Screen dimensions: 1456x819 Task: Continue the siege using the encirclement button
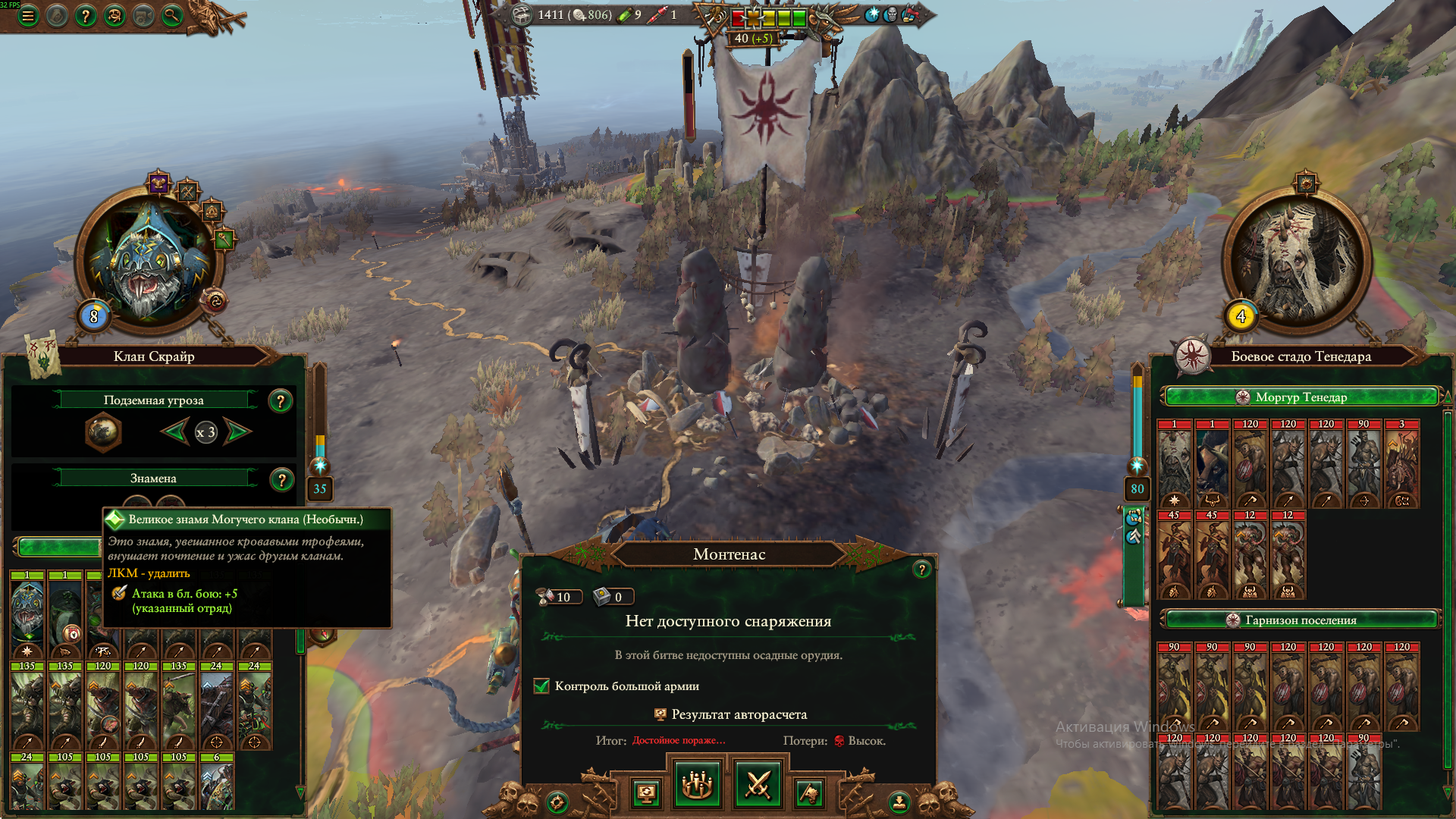(697, 784)
